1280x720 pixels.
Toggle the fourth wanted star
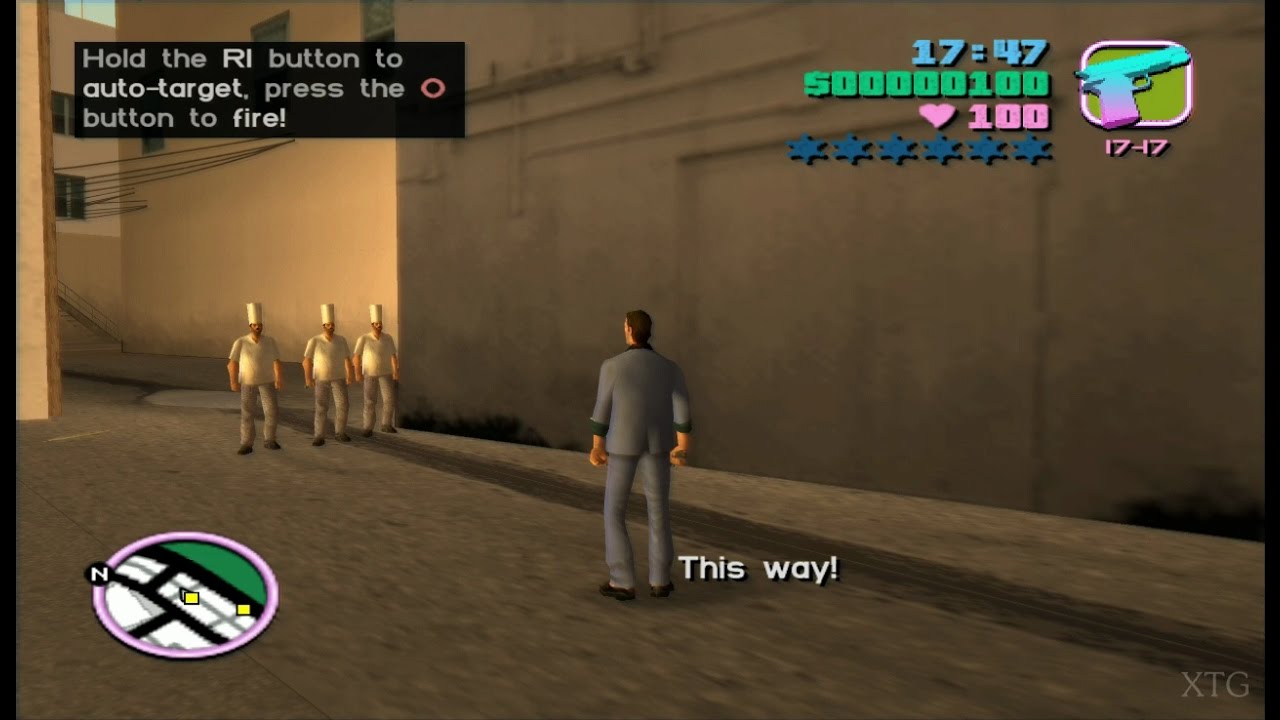(941, 150)
